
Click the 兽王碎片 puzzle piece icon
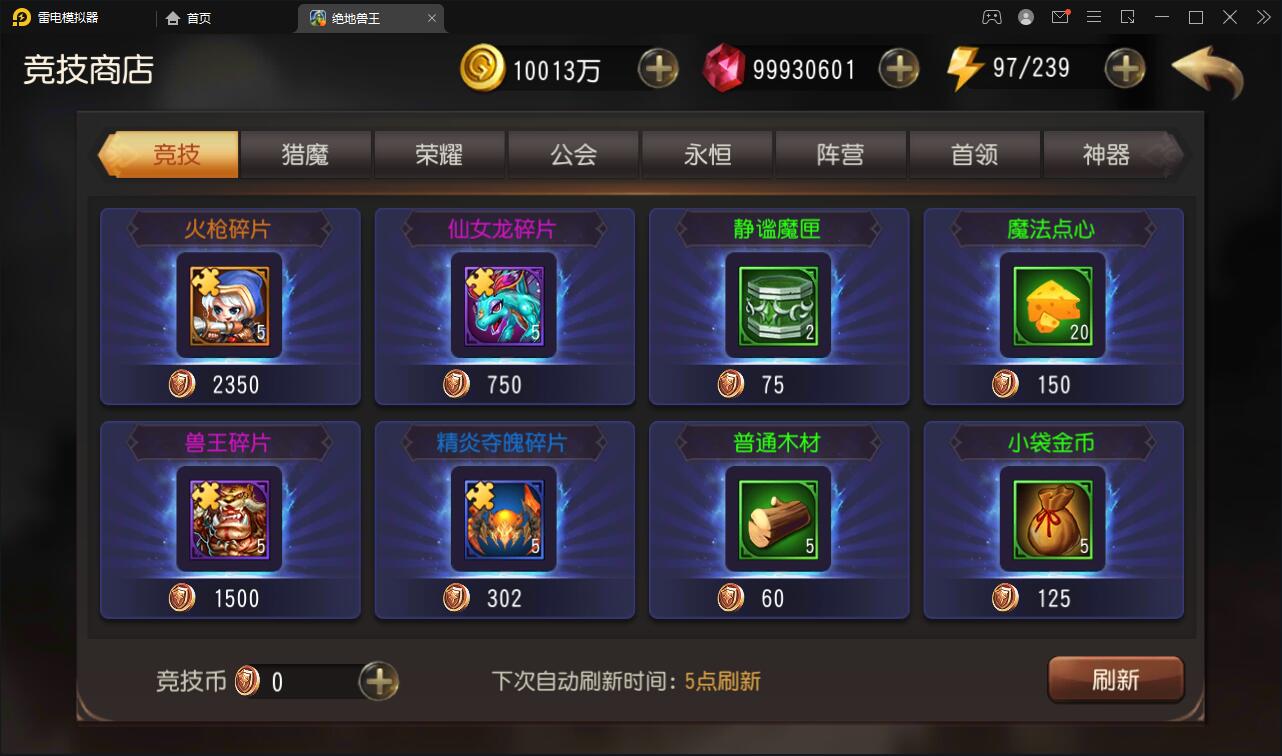coord(229,519)
